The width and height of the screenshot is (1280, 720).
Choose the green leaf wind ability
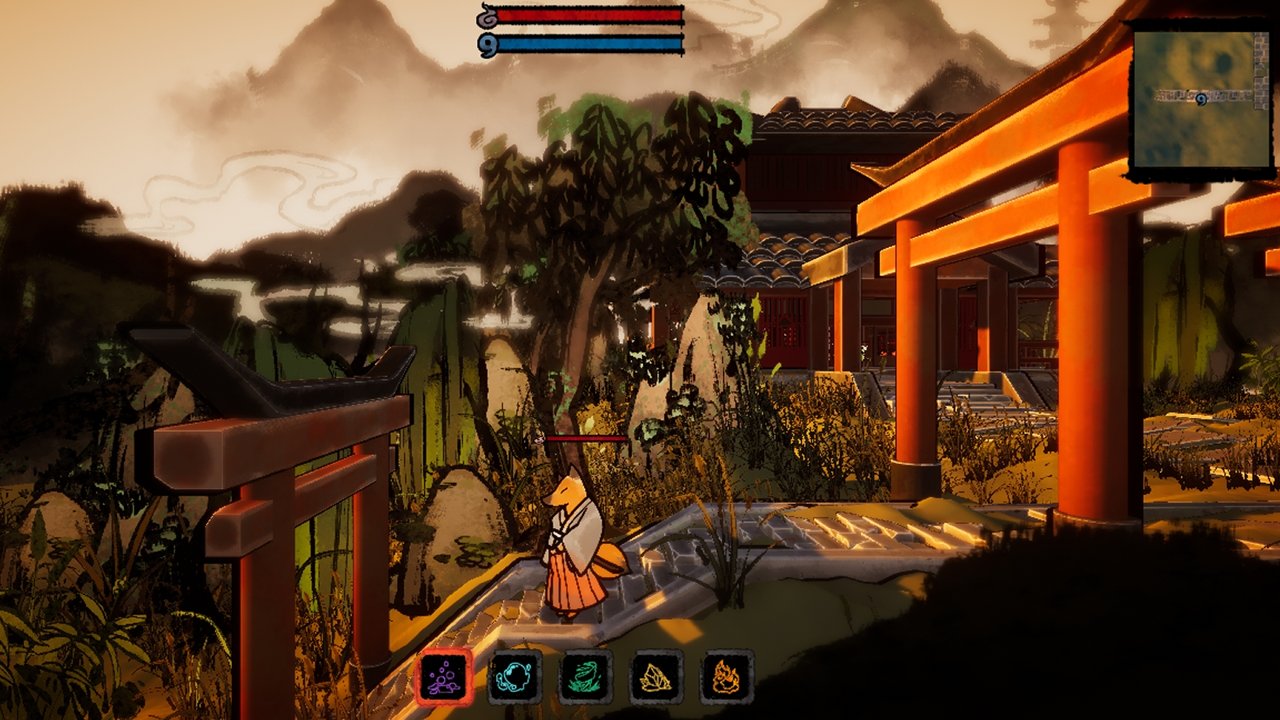(x=586, y=677)
